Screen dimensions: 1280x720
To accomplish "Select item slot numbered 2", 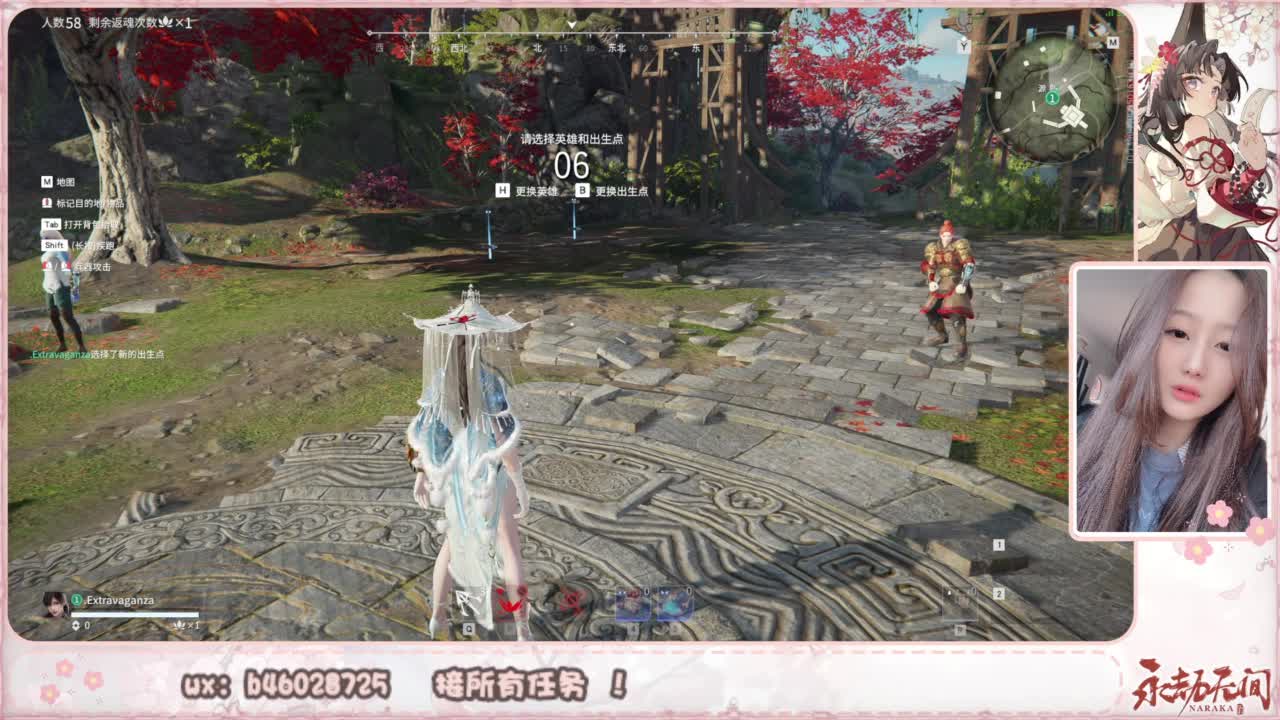I will pos(996,592).
